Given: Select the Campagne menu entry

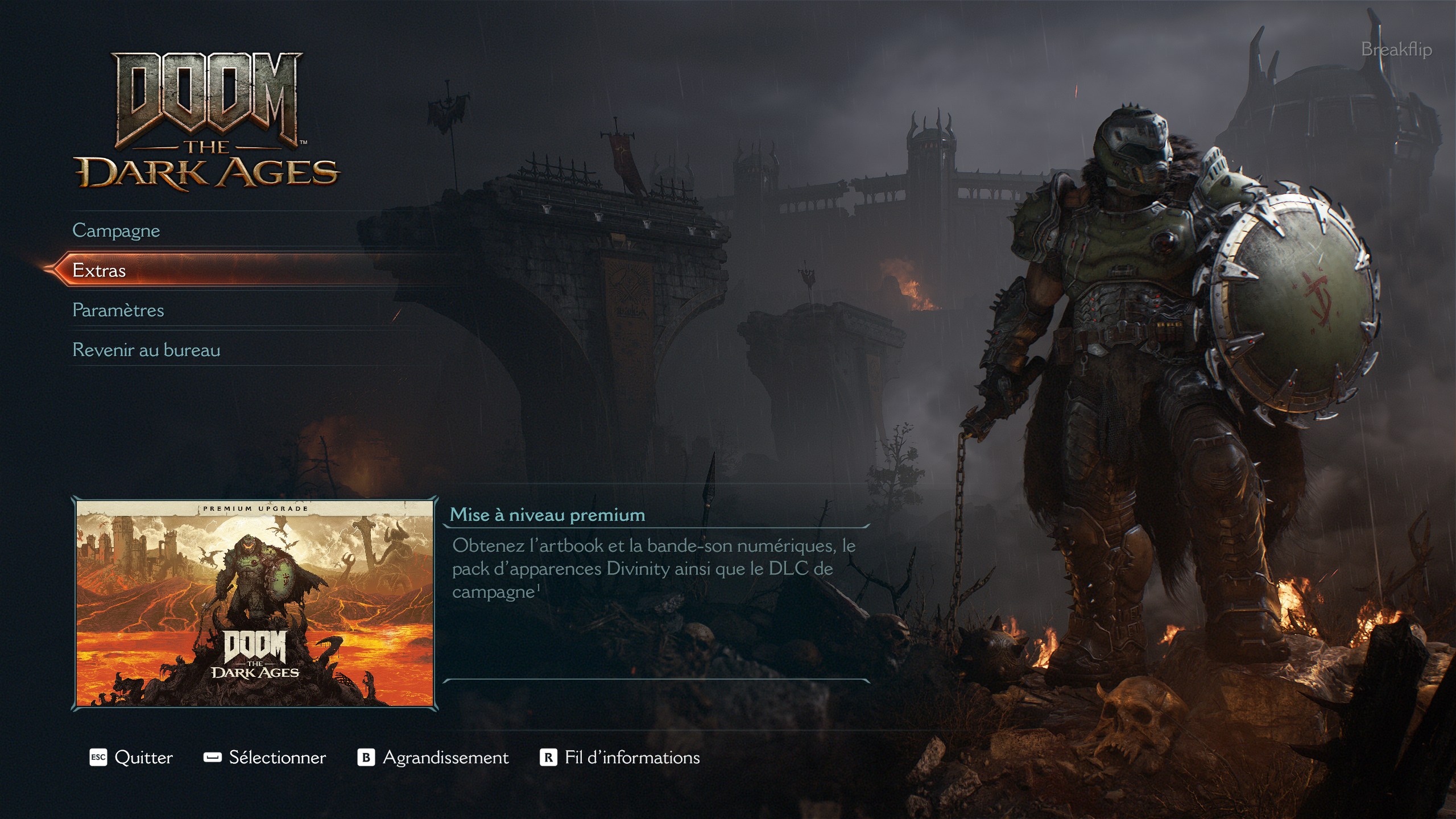Looking at the screenshot, I should tap(116, 231).
